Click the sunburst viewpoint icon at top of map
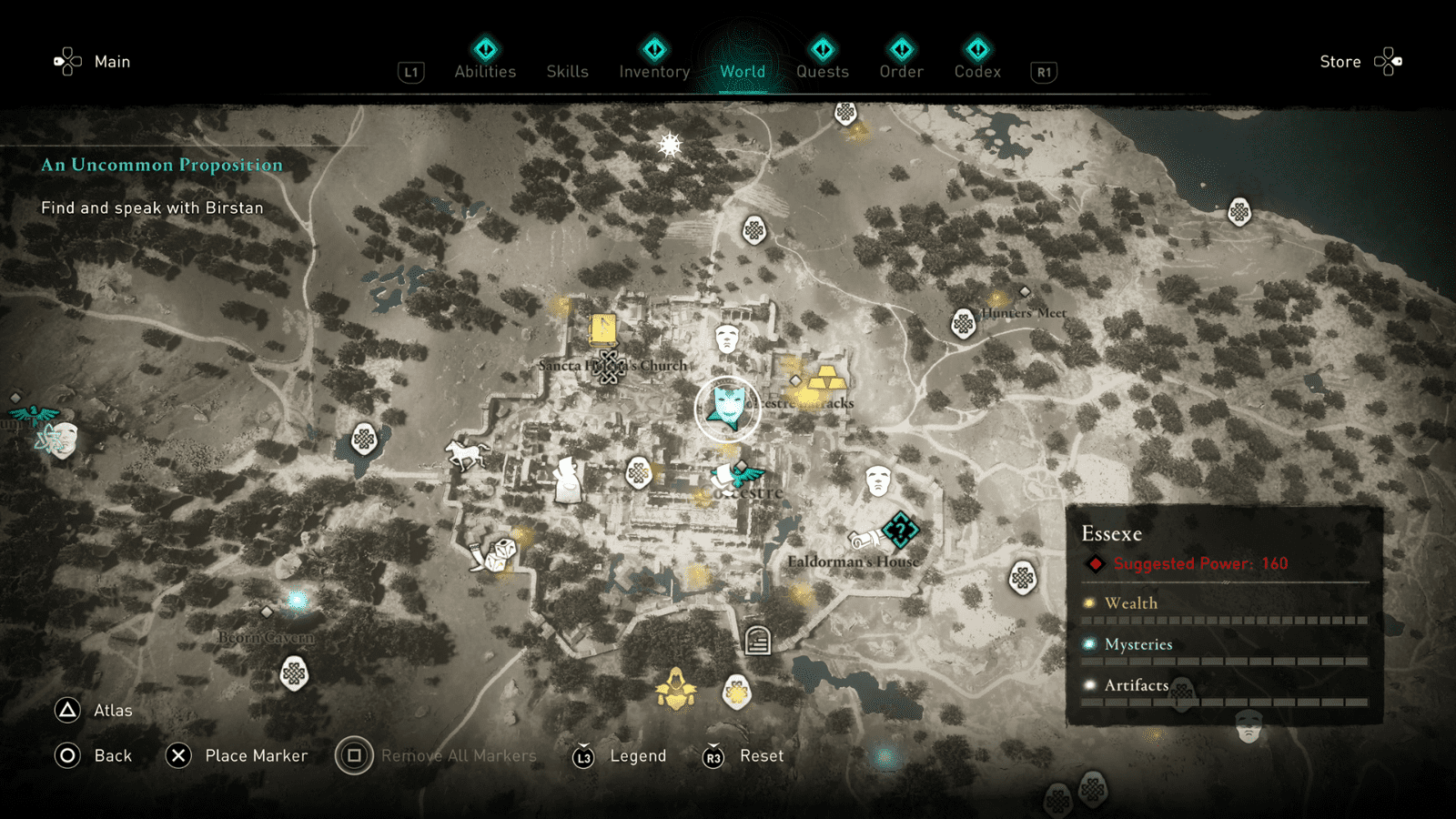Screen dimensions: 1456x819 [x=670, y=144]
